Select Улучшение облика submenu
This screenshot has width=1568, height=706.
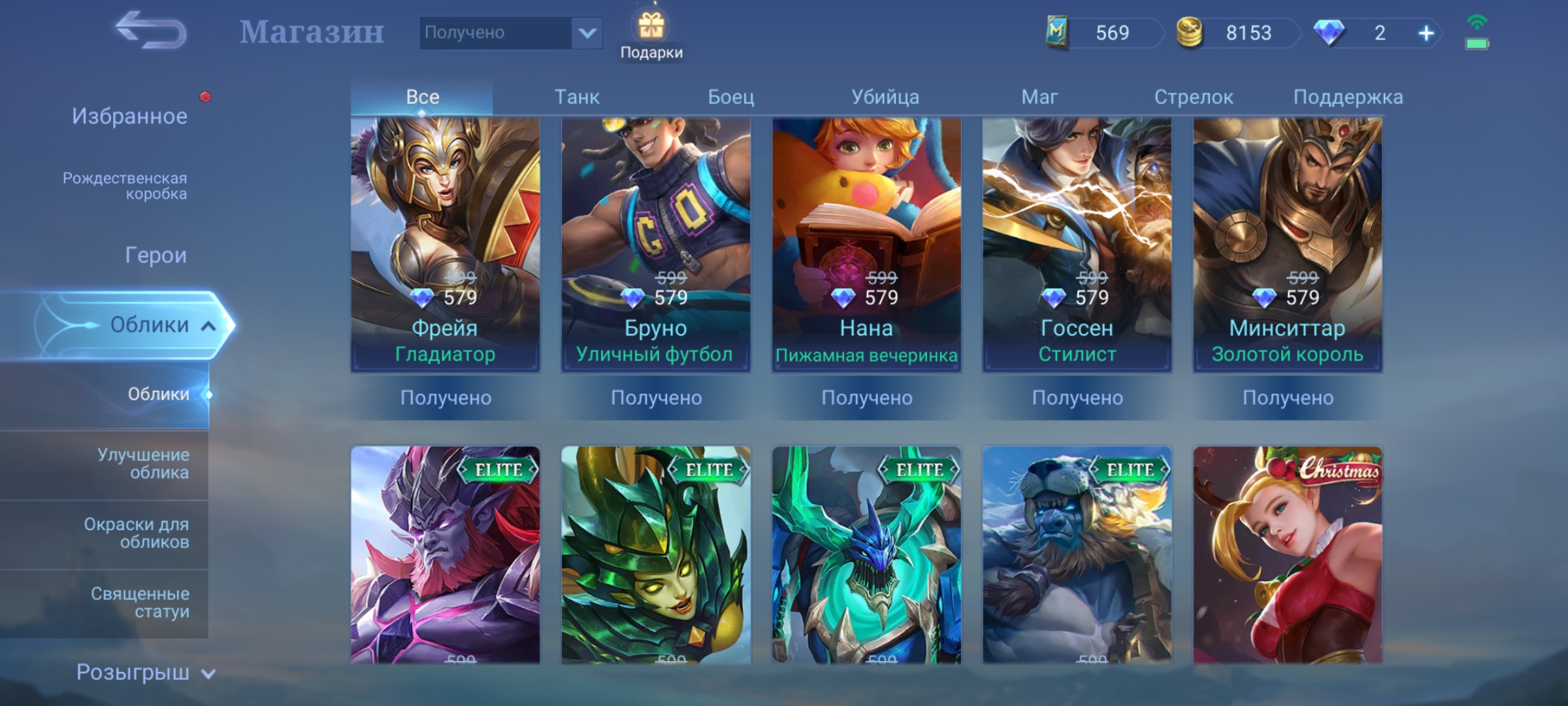point(143,463)
